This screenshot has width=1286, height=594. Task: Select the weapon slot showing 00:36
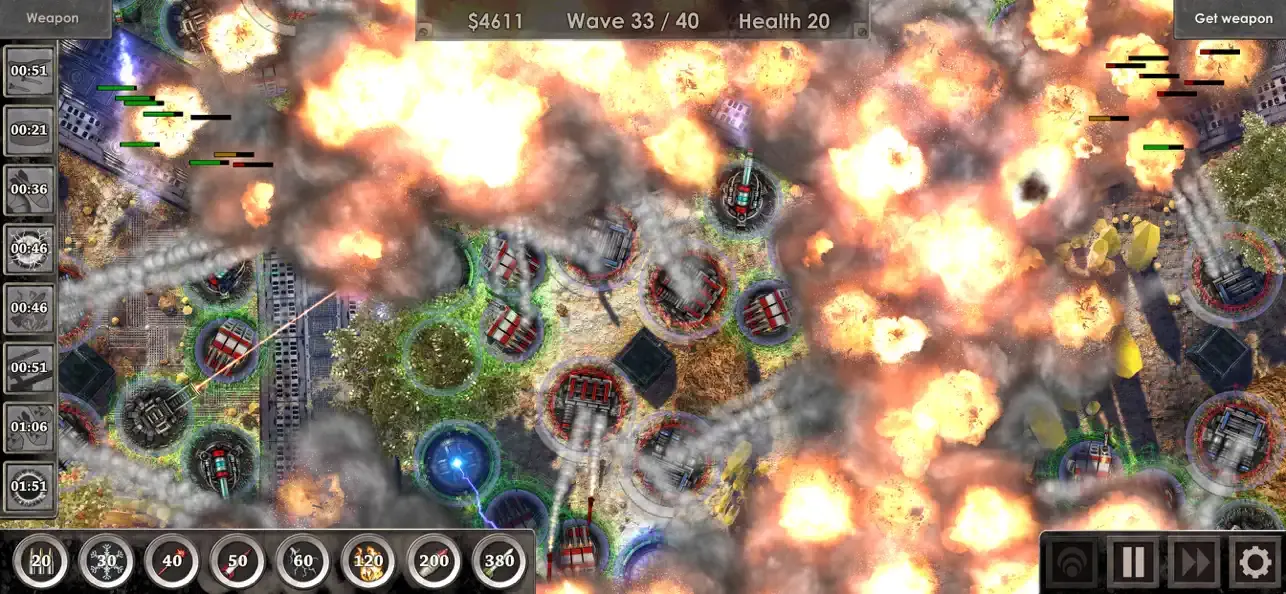pos(29,189)
